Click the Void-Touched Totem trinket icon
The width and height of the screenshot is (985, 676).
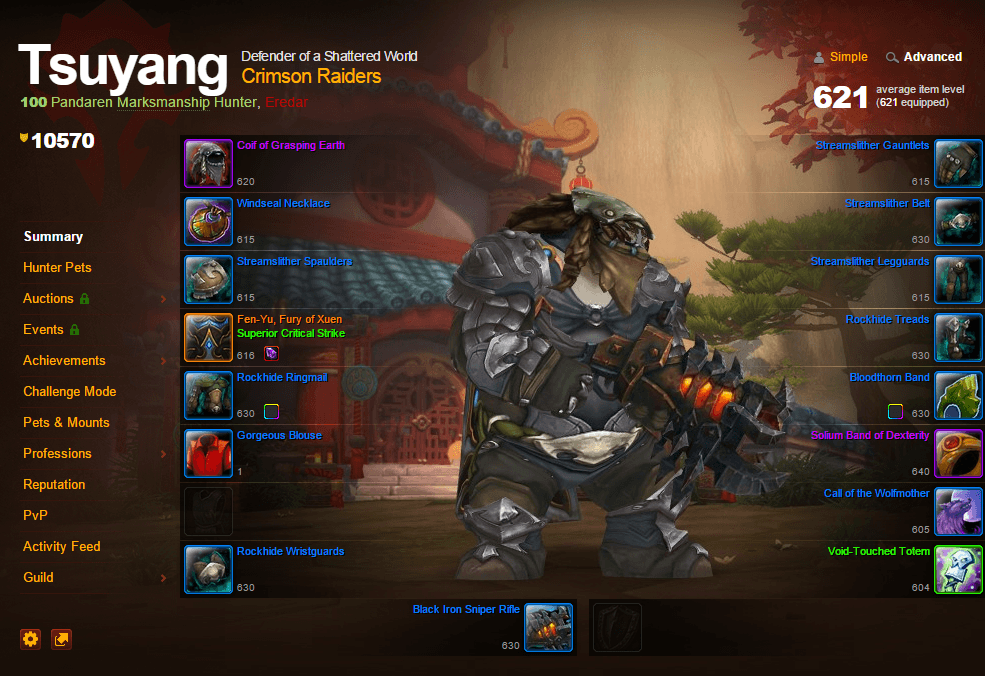pos(958,569)
